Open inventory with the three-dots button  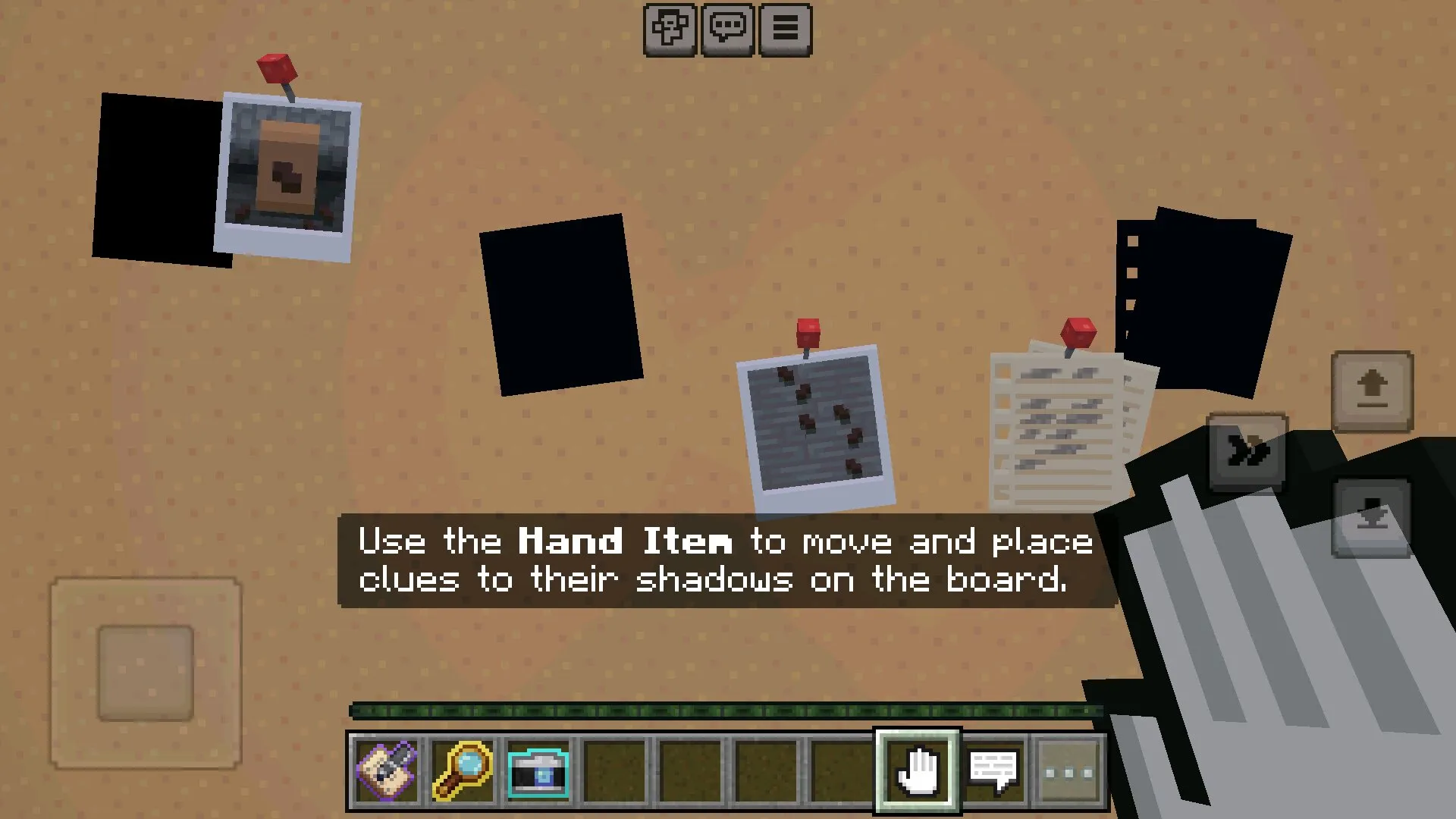pyautogui.click(x=1069, y=773)
